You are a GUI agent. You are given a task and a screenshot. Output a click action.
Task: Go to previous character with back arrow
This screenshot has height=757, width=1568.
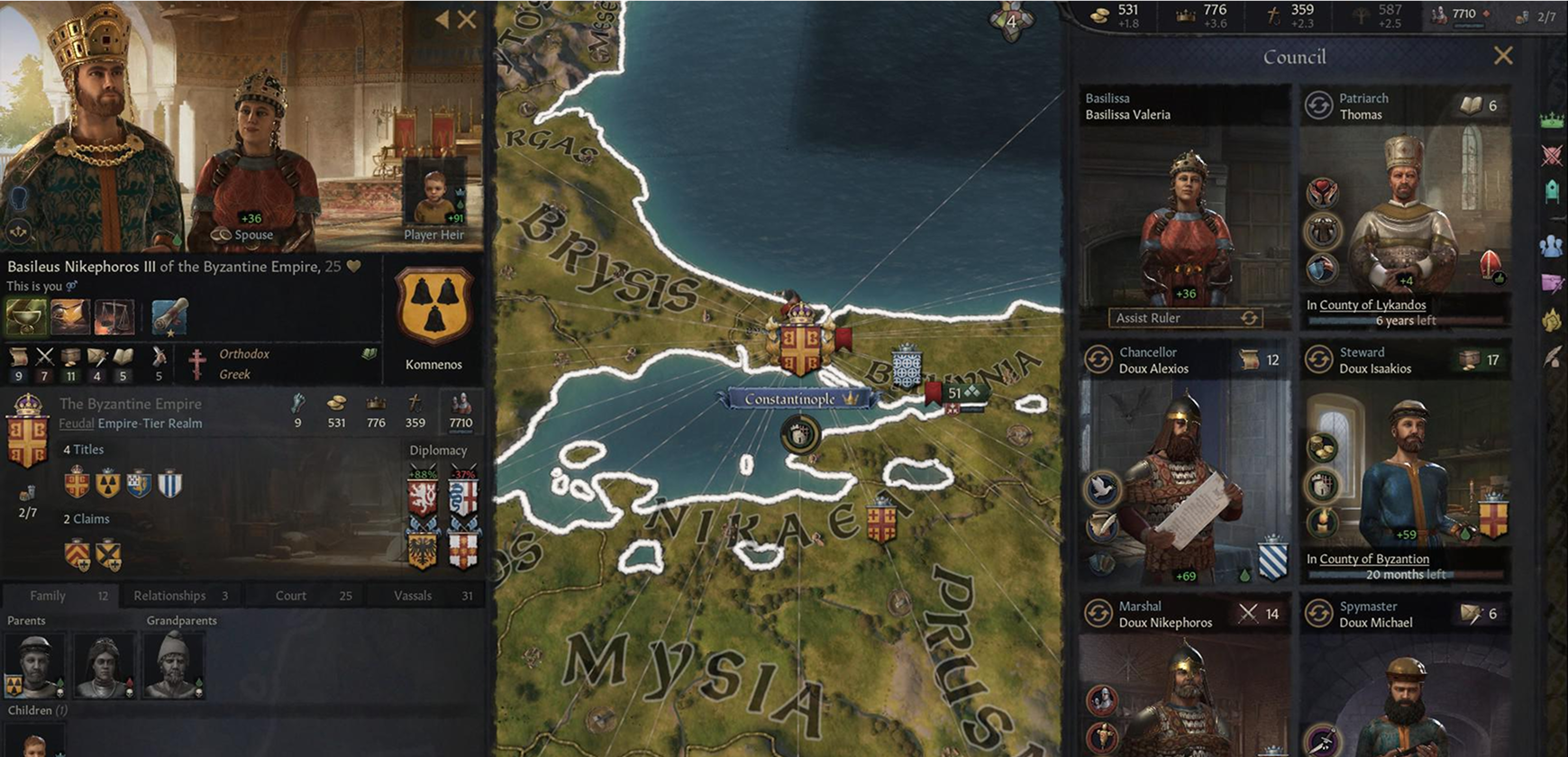(442, 19)
